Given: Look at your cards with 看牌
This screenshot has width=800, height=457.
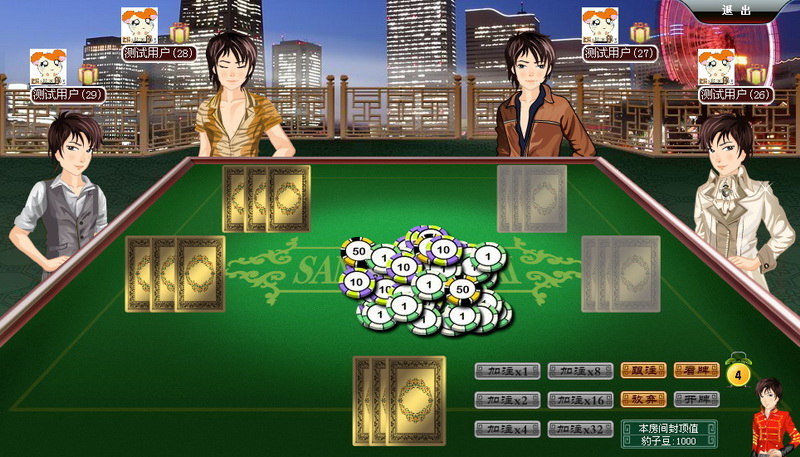Looking at the screenshot, I should click(x=696, y=371).
